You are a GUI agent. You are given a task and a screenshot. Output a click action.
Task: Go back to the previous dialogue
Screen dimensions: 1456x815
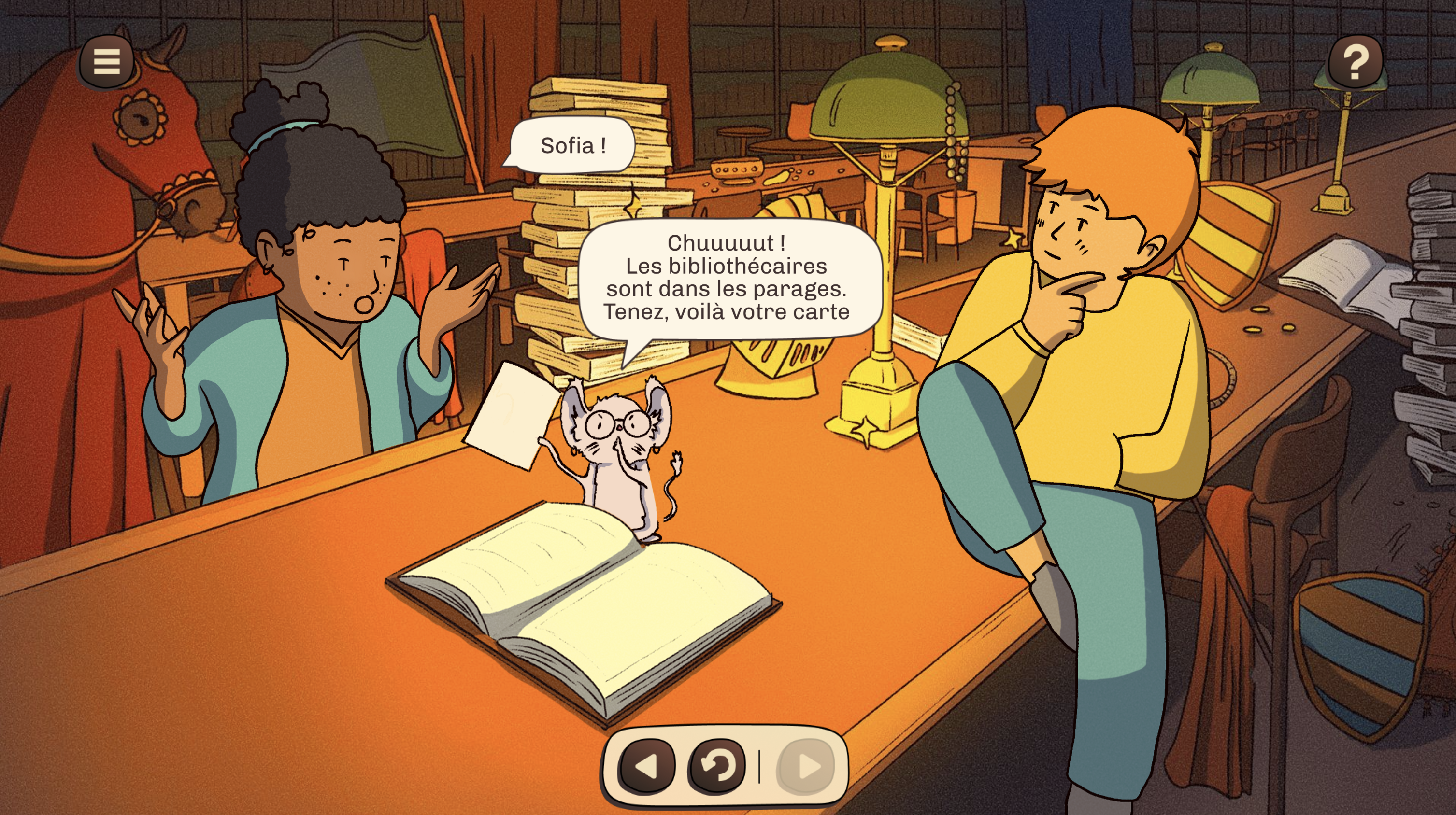[x=647, y=766]
